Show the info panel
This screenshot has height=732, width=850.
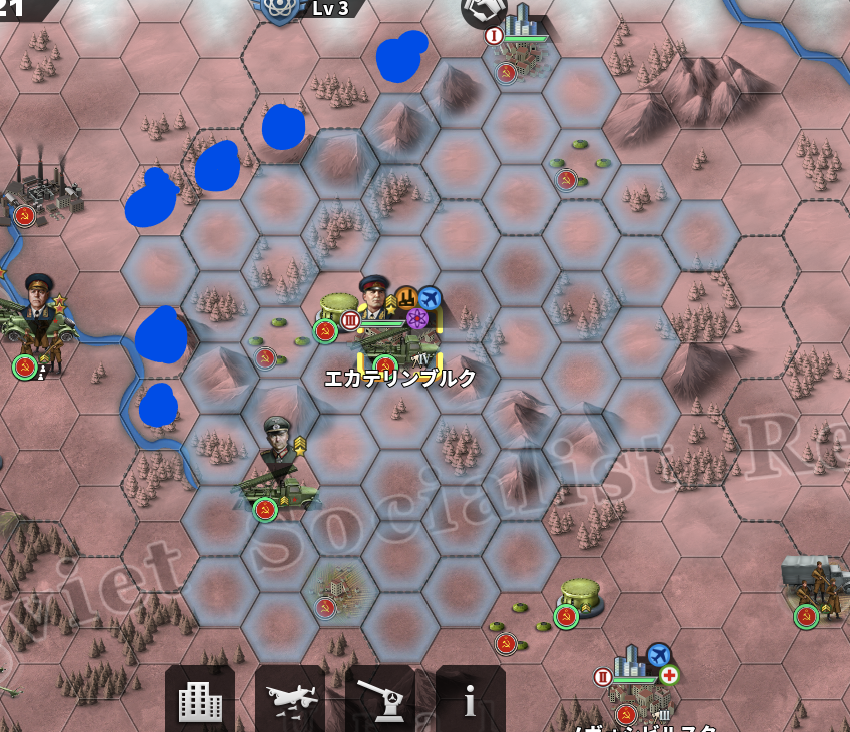470,701
